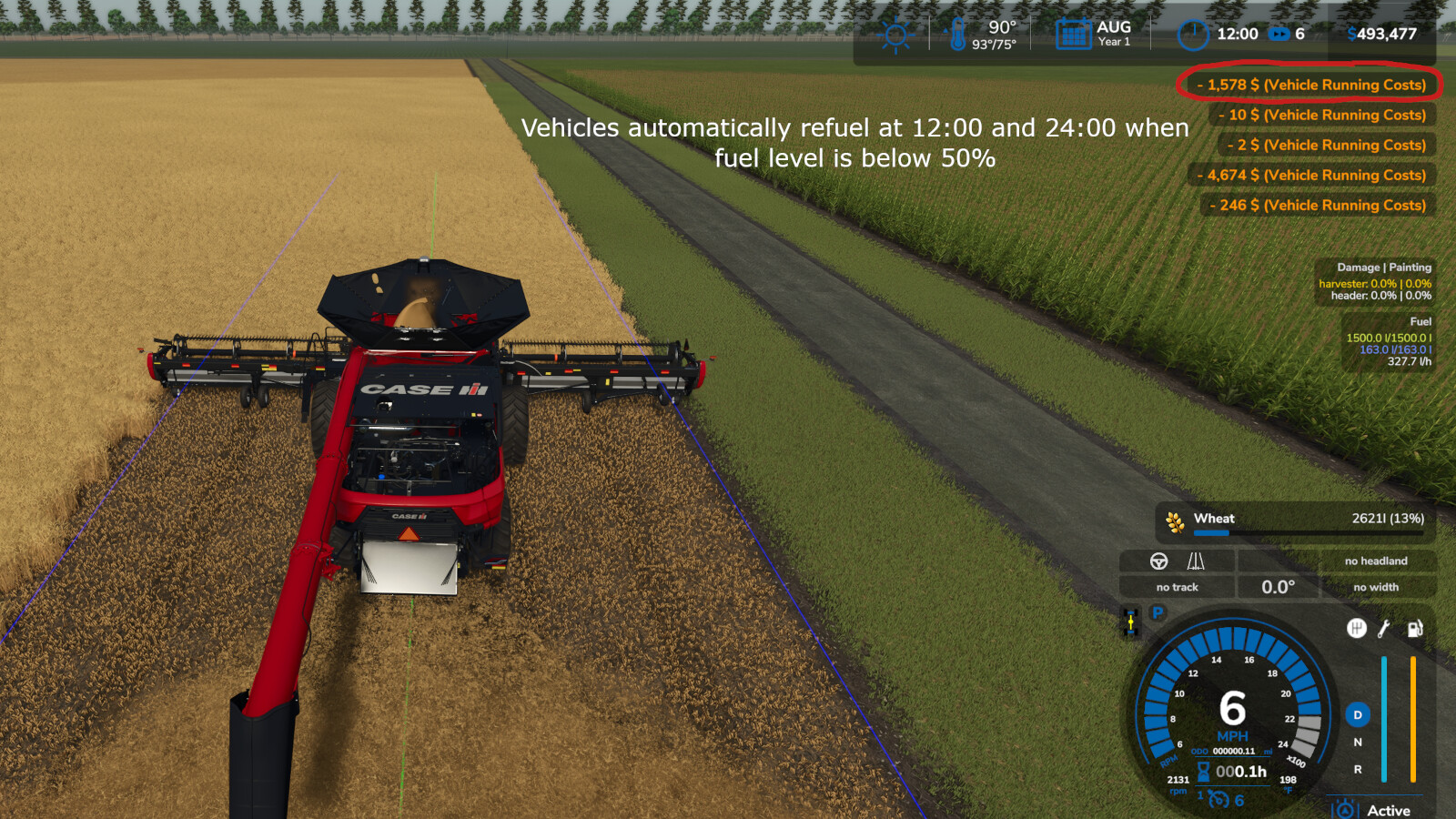Select the thermometer temperature icon

point(956,34)
